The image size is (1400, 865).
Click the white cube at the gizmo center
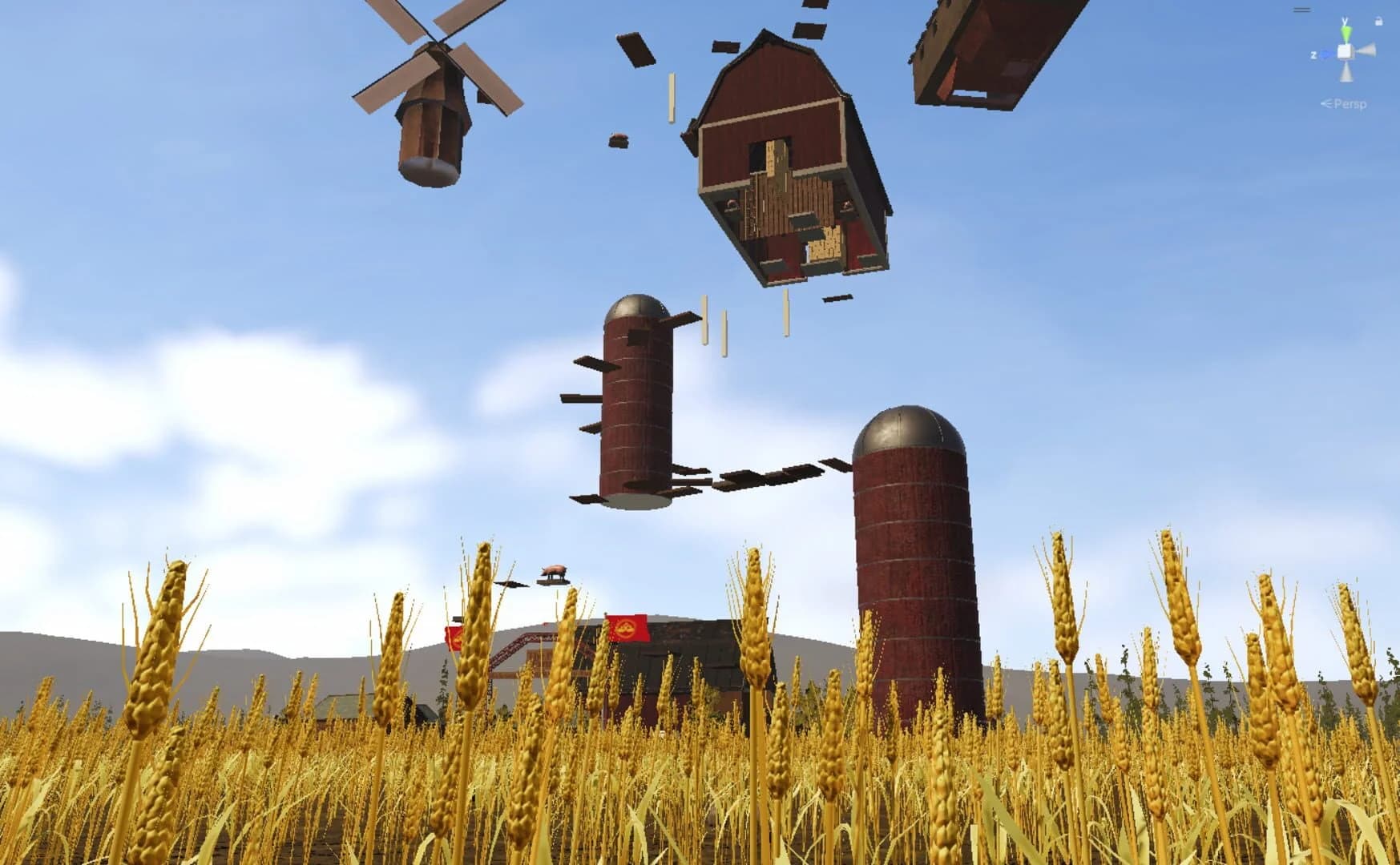[1345, 51]
